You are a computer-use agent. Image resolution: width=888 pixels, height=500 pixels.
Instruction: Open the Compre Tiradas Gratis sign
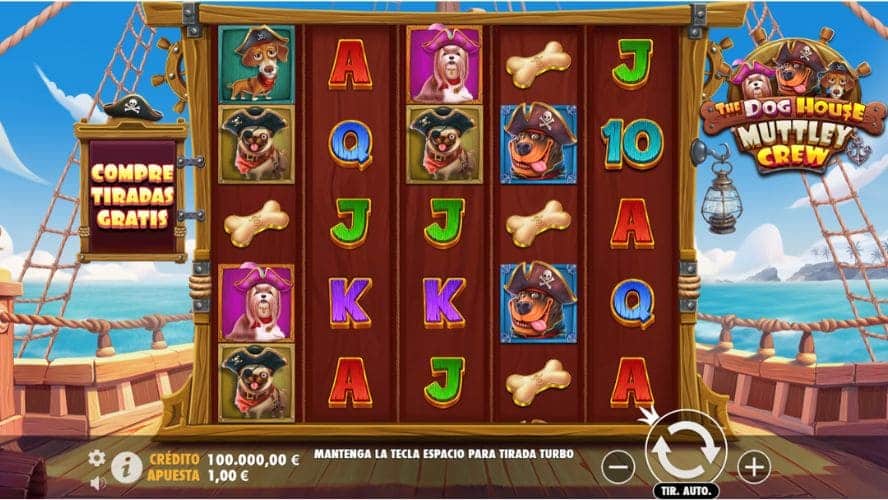(131, 195)
